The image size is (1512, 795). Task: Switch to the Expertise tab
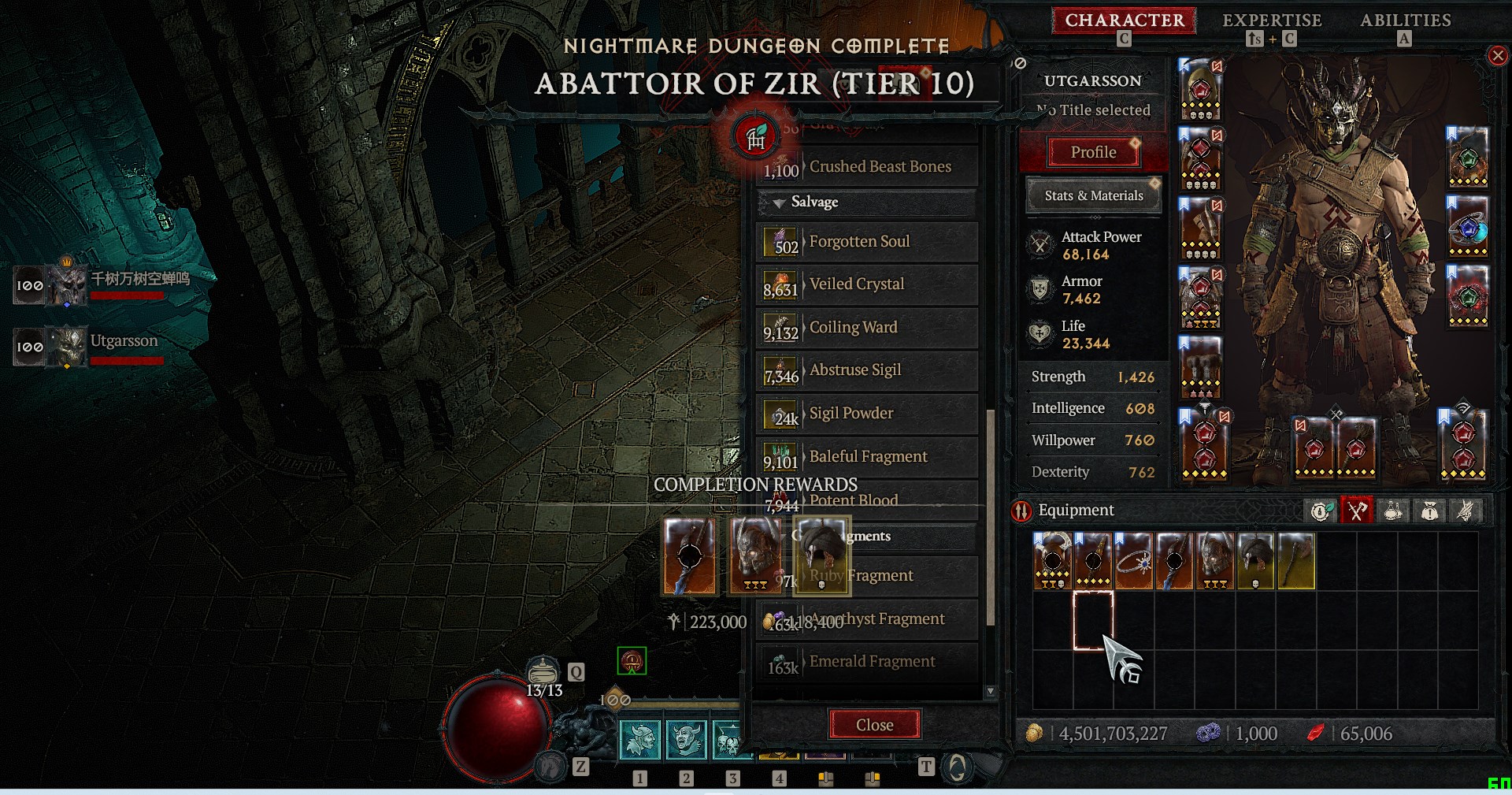[1271, 20]
